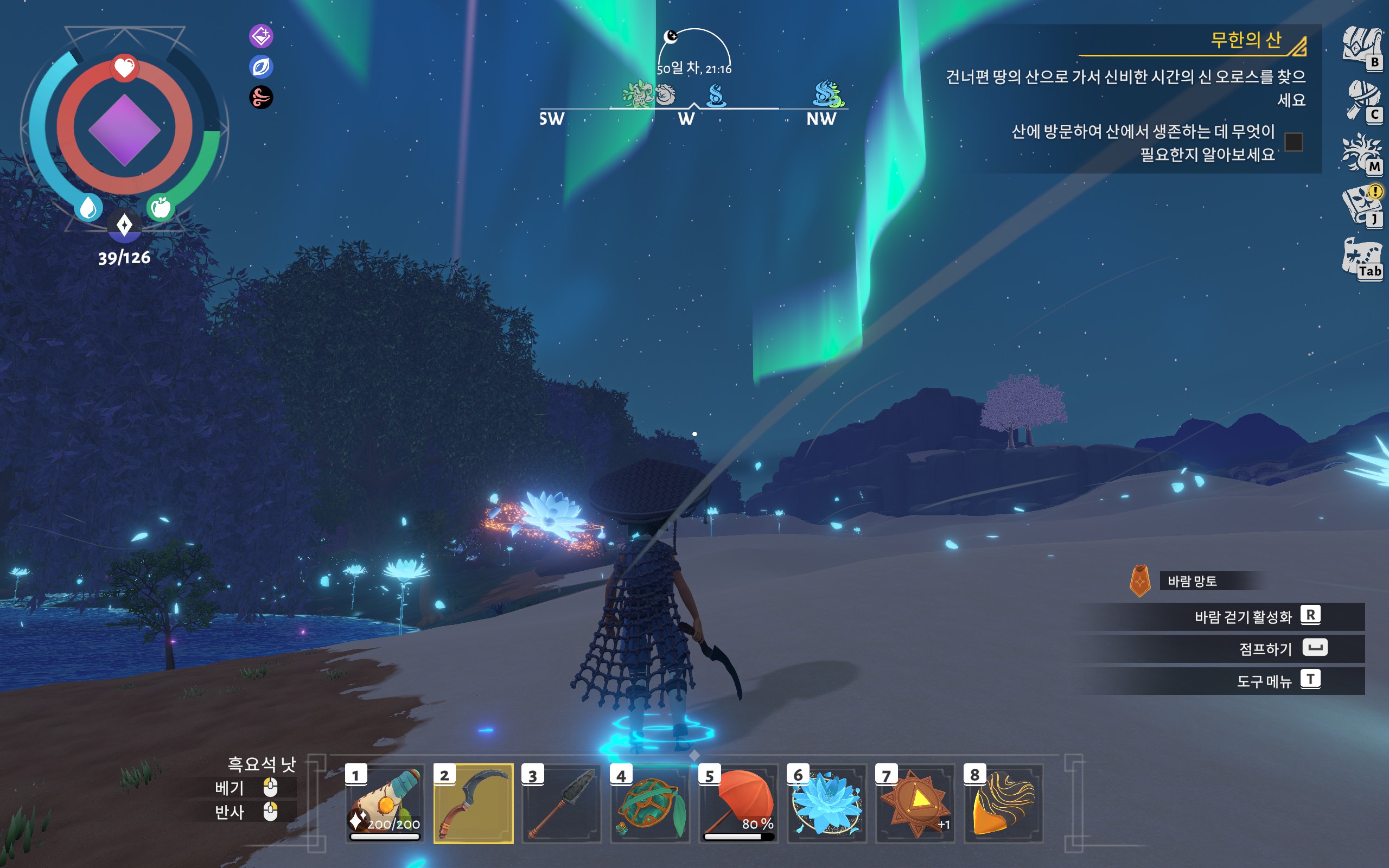The width and height of the screenshot is (1389, 868).
Task: Choose the orange umbrella hotbar slot
Action: pos(738,803)
